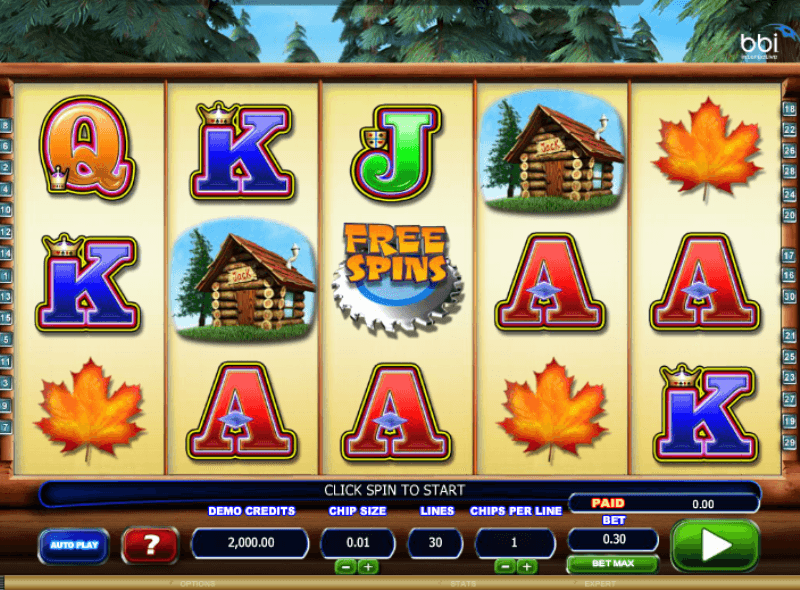Increase the chip size with plus
This screenshot has height=590, width=800.
(x=367, y=566)
